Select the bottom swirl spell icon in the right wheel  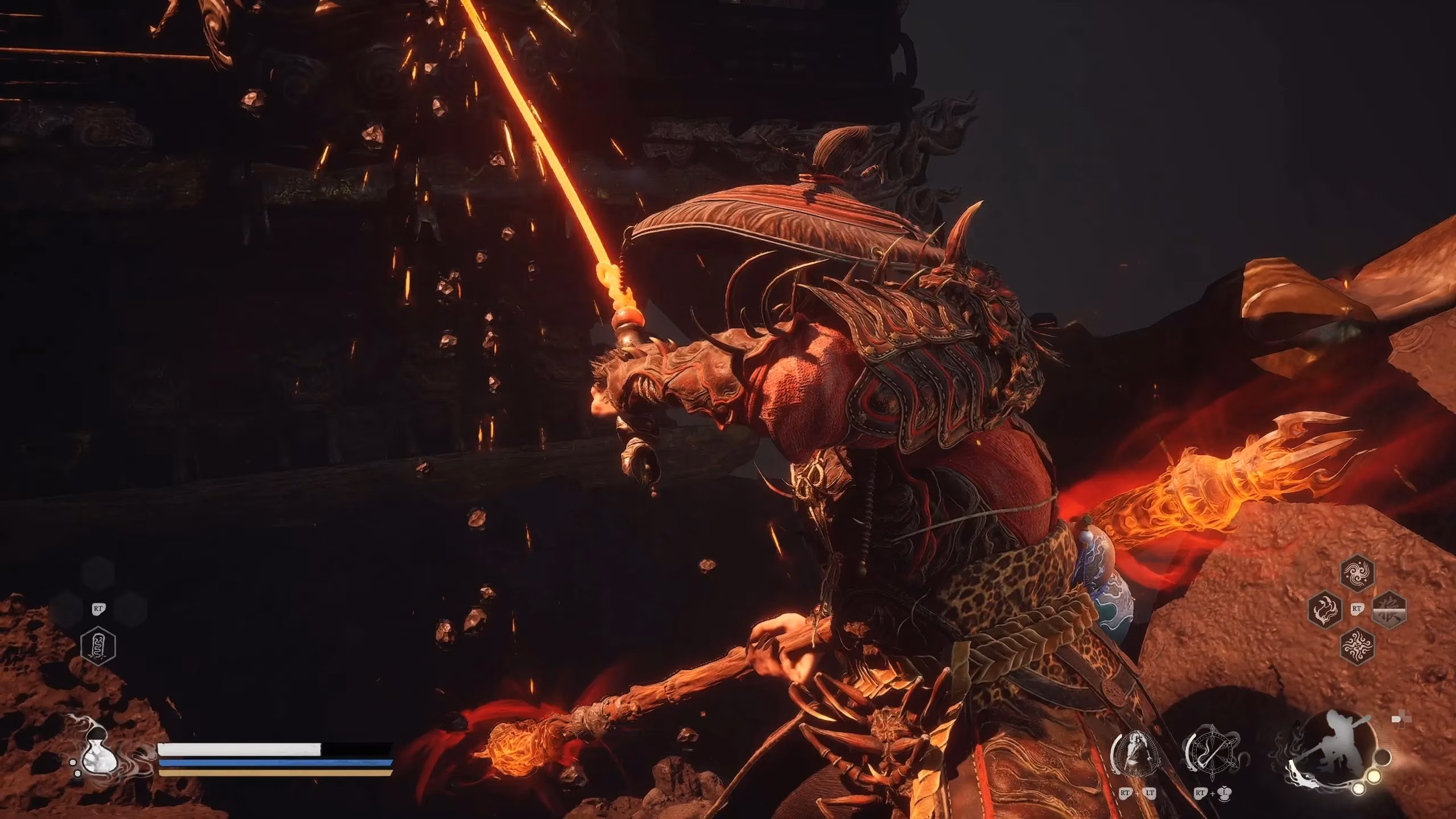coord(1356,646)
